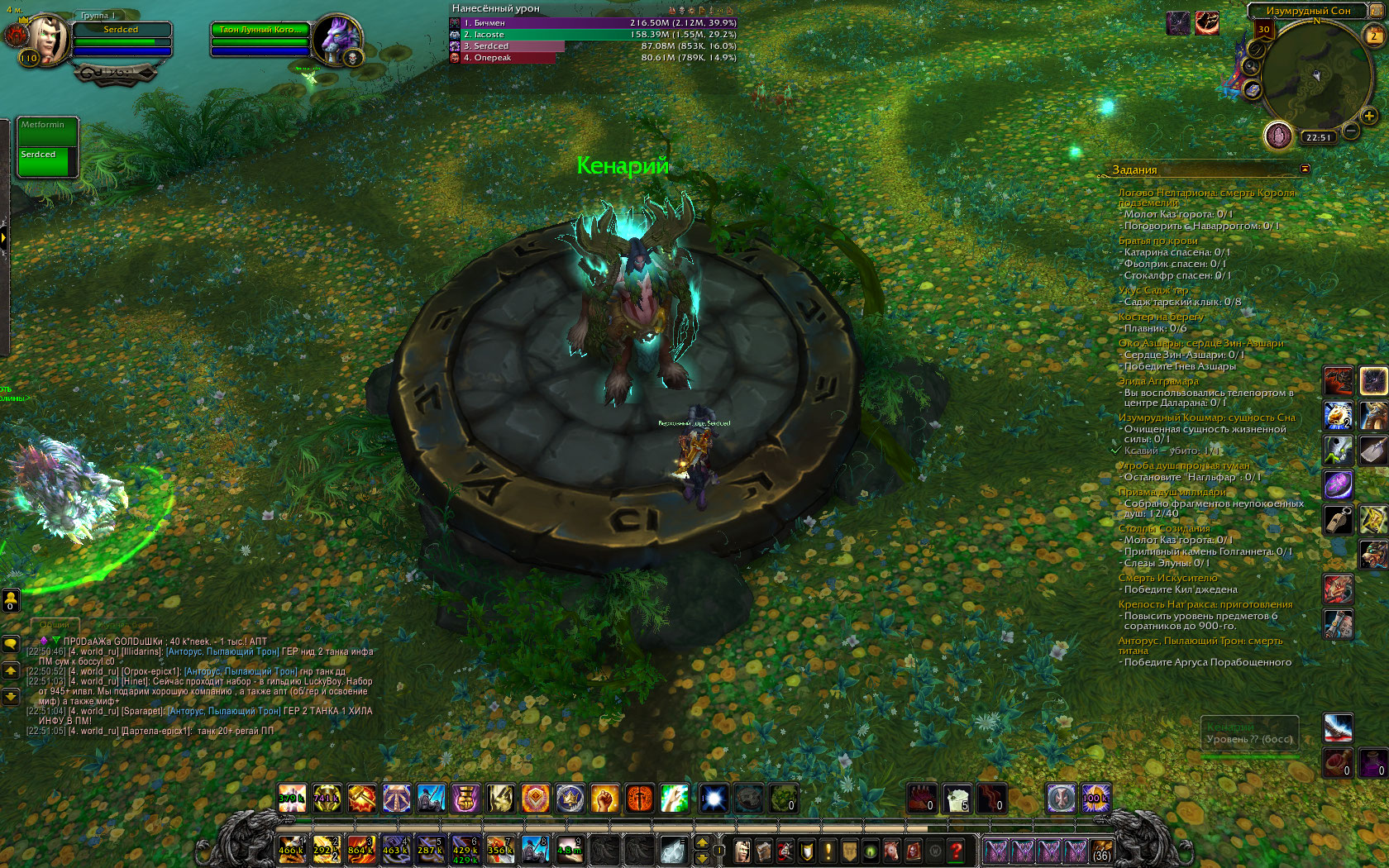Zoom out the minimap with minus button
The width and height of the screenshot is (1389, 868).
(1351, 130)
